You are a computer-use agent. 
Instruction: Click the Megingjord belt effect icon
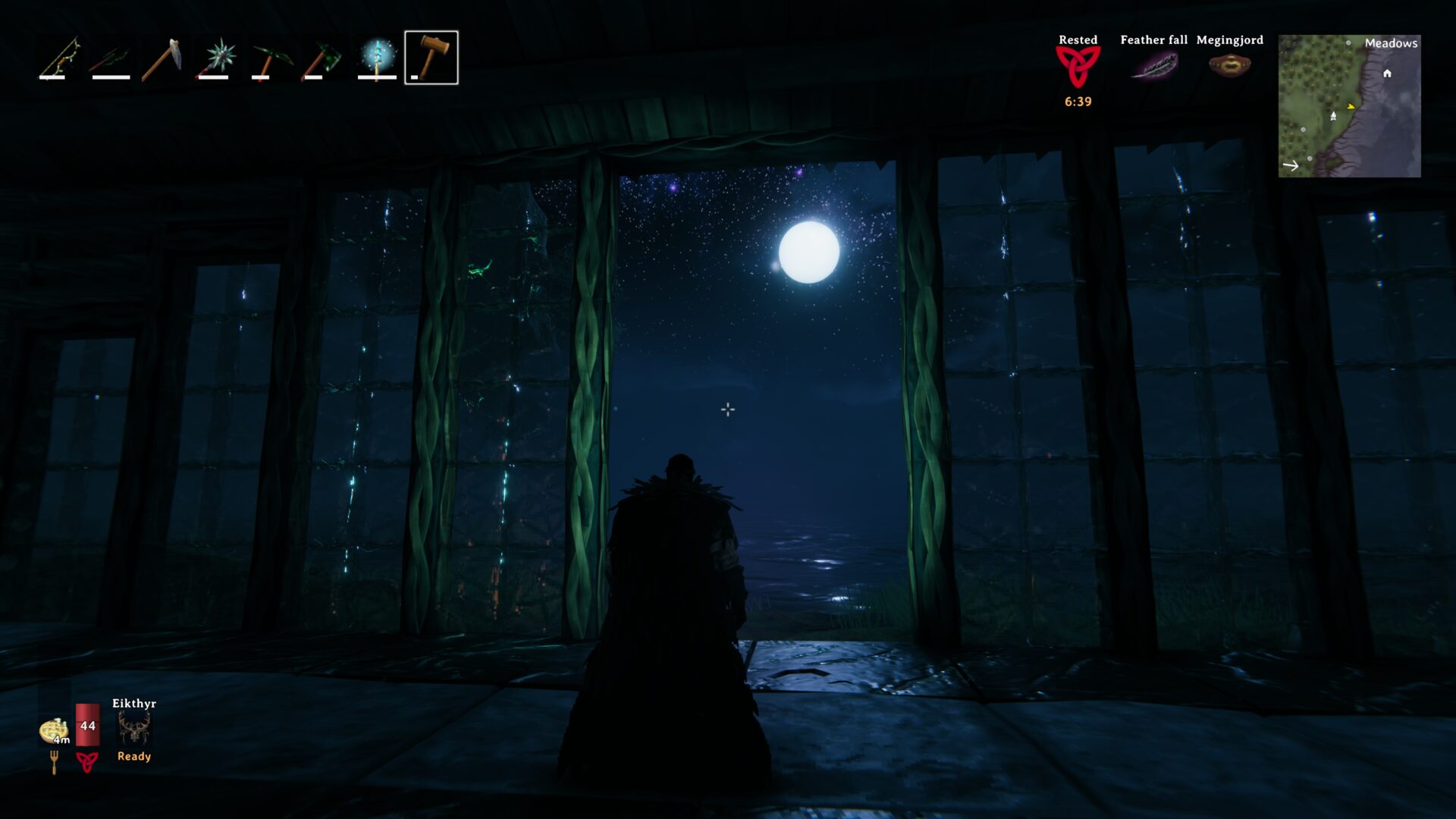click(1229, 66)
